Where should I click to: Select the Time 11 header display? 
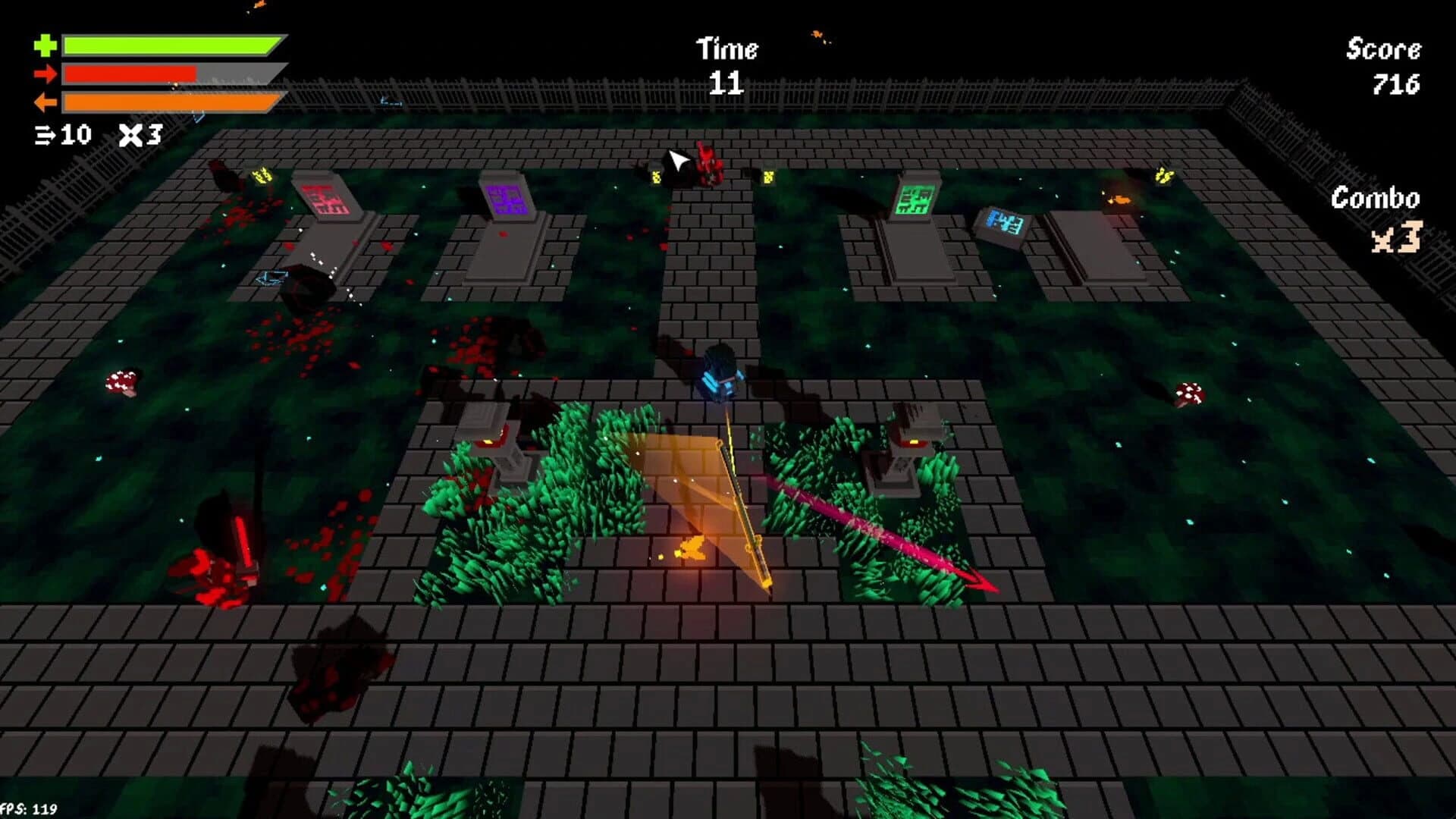pos(726,64)
